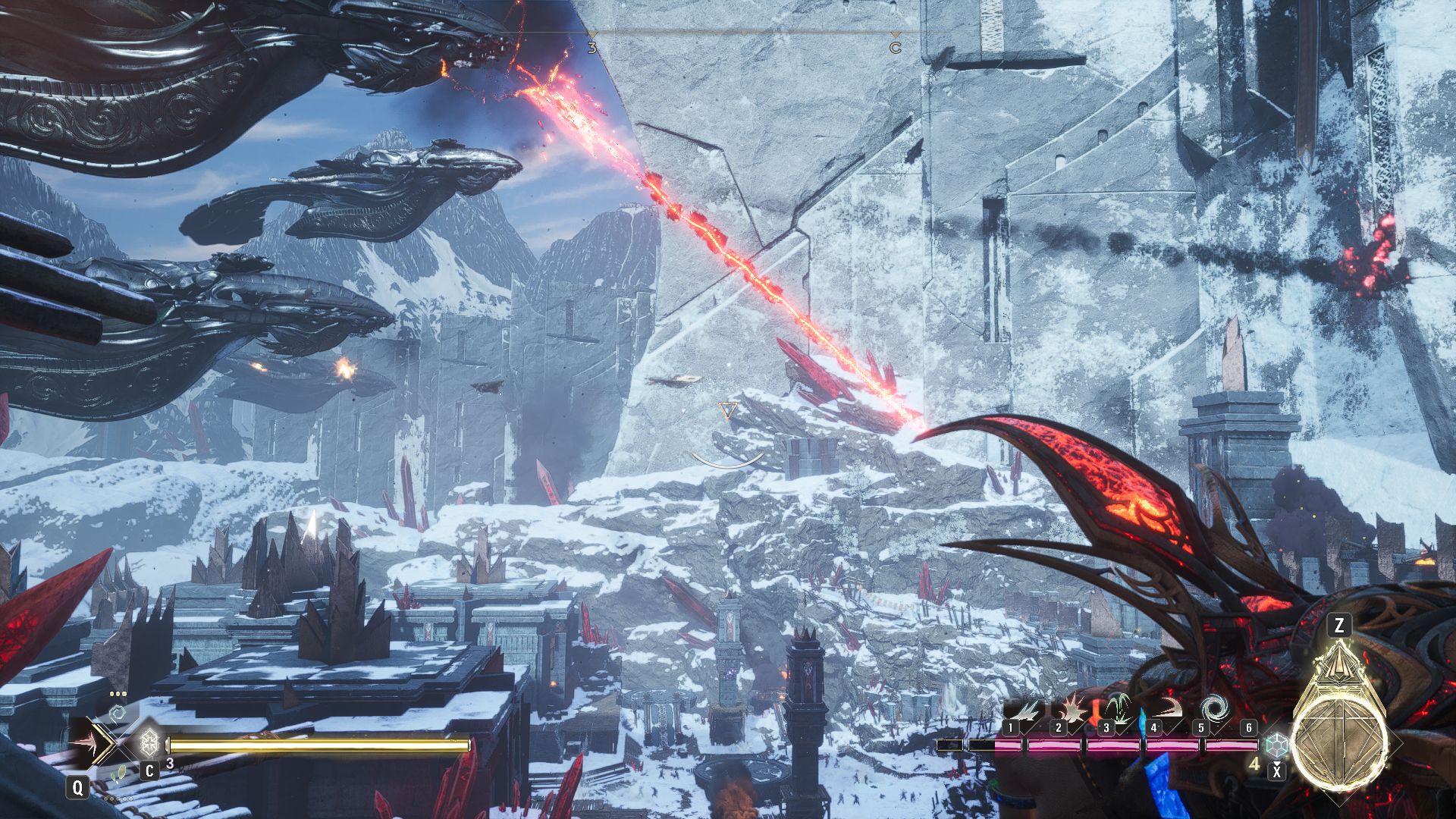Switch to the spiral item above the weapon
The height and width of the screenshot is (819, 1456).
pyautogui.click(x=118, y=714)
